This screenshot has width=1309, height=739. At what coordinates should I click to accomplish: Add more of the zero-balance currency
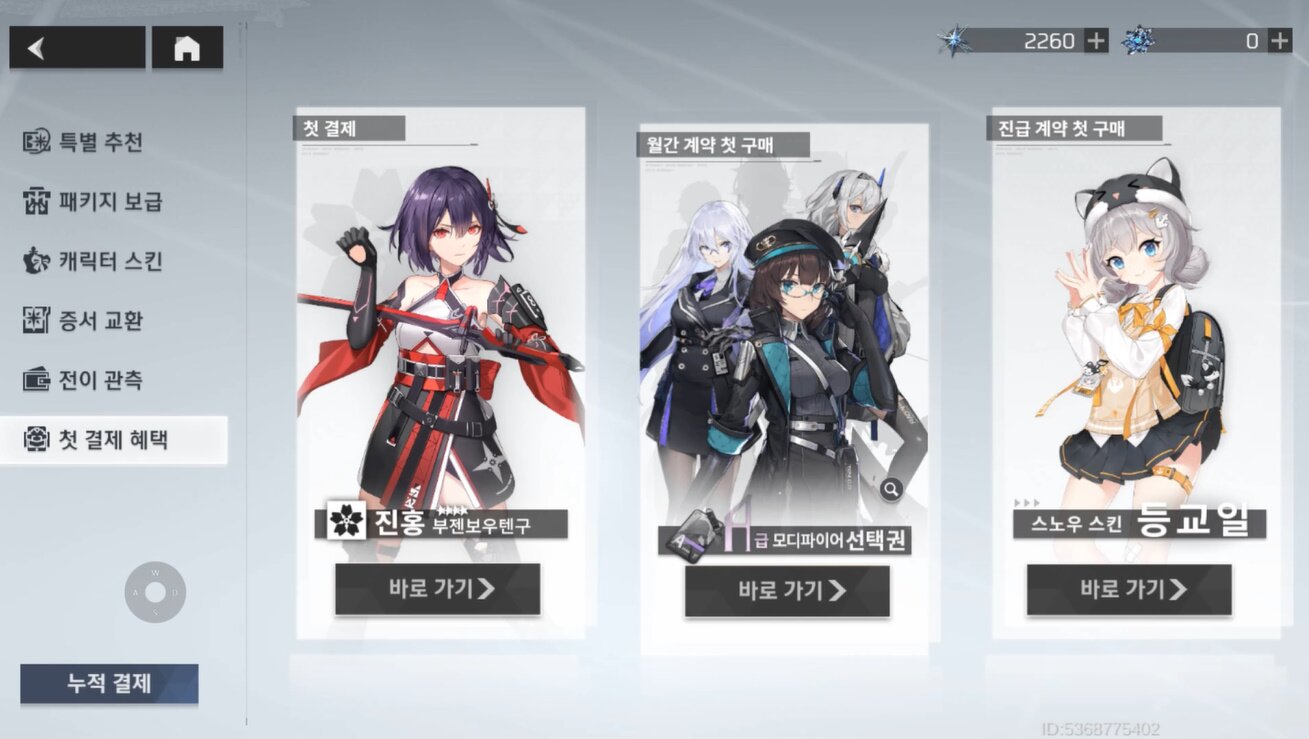(1280, 41)
